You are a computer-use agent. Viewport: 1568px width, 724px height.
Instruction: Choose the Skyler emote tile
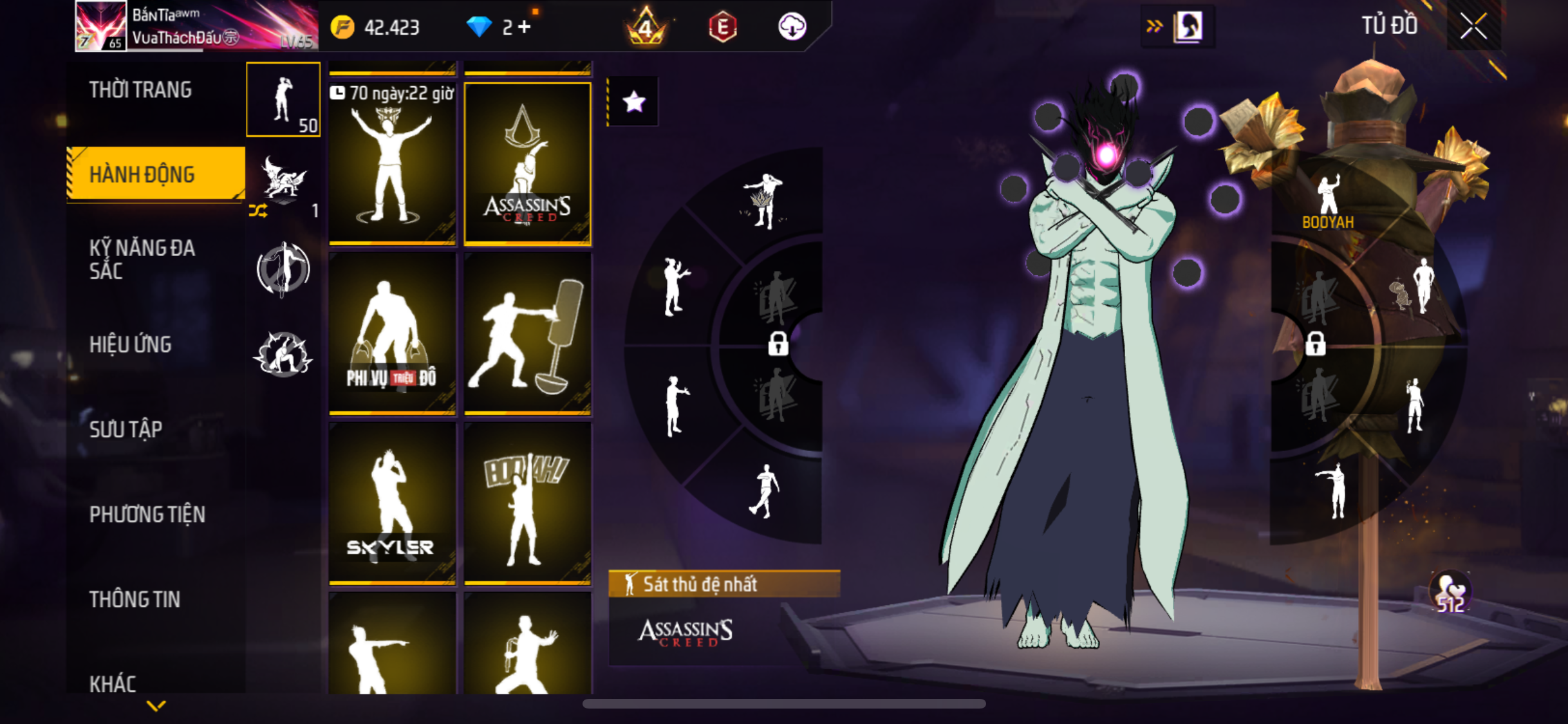(x=392, y=503)
